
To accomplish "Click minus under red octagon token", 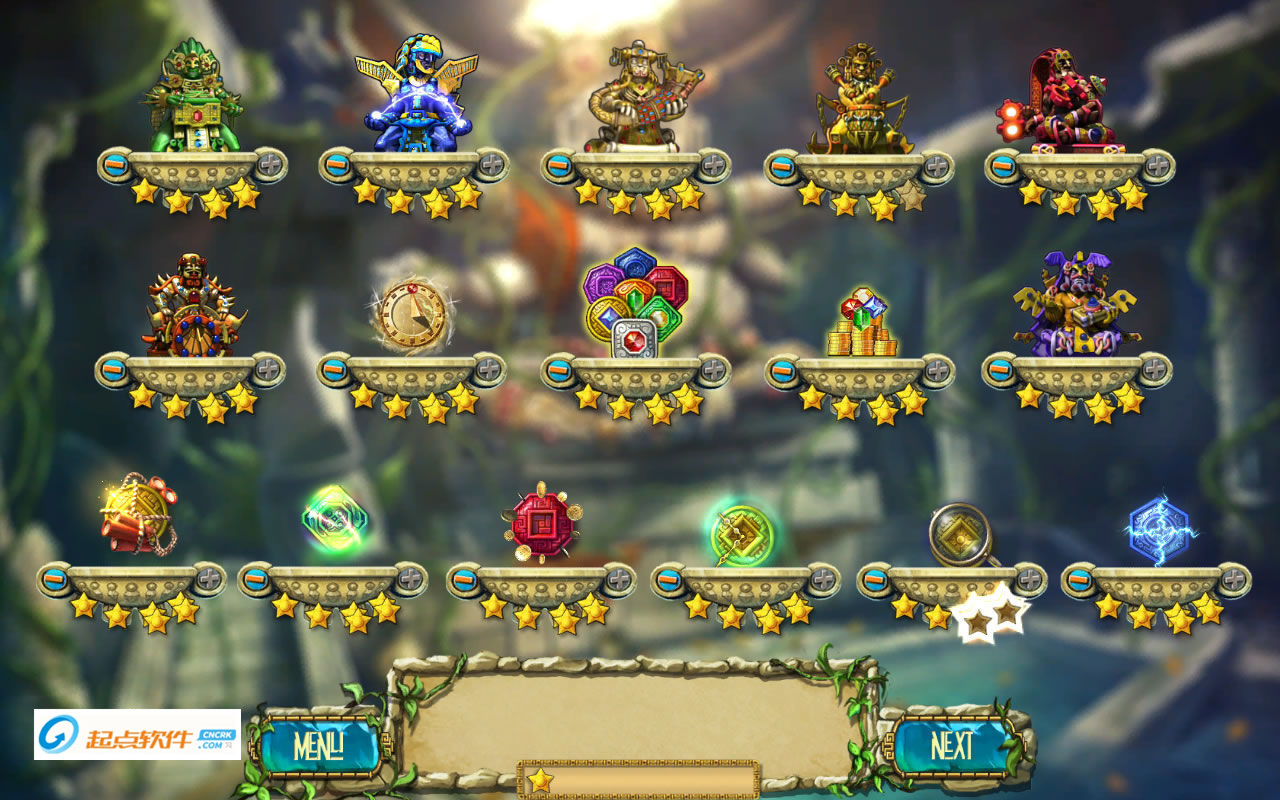I will coord(465,579).
